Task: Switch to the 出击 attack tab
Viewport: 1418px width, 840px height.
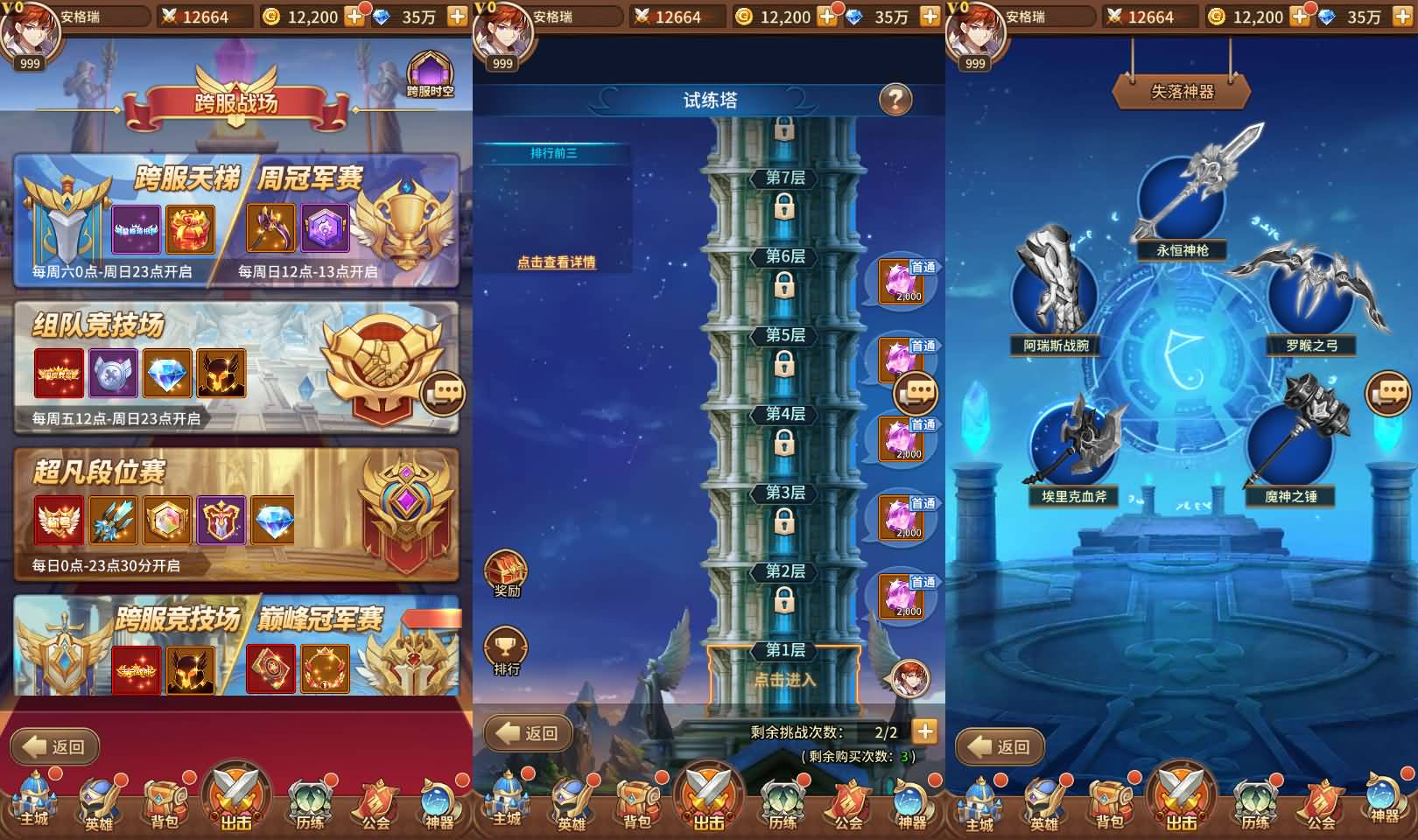Action: coord(235,799)
